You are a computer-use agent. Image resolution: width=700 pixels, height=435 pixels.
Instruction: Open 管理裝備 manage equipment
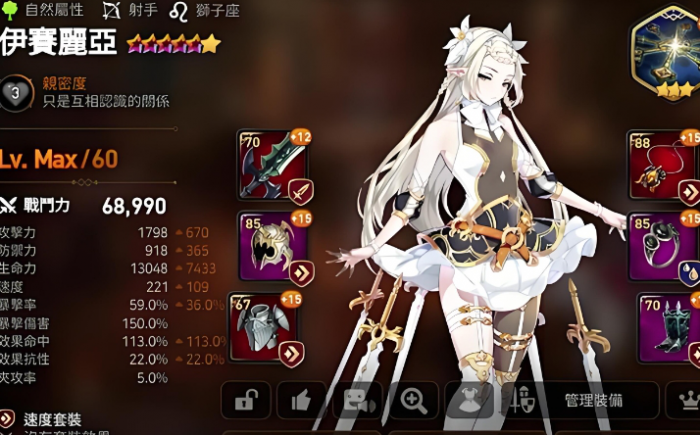[578, 400]
